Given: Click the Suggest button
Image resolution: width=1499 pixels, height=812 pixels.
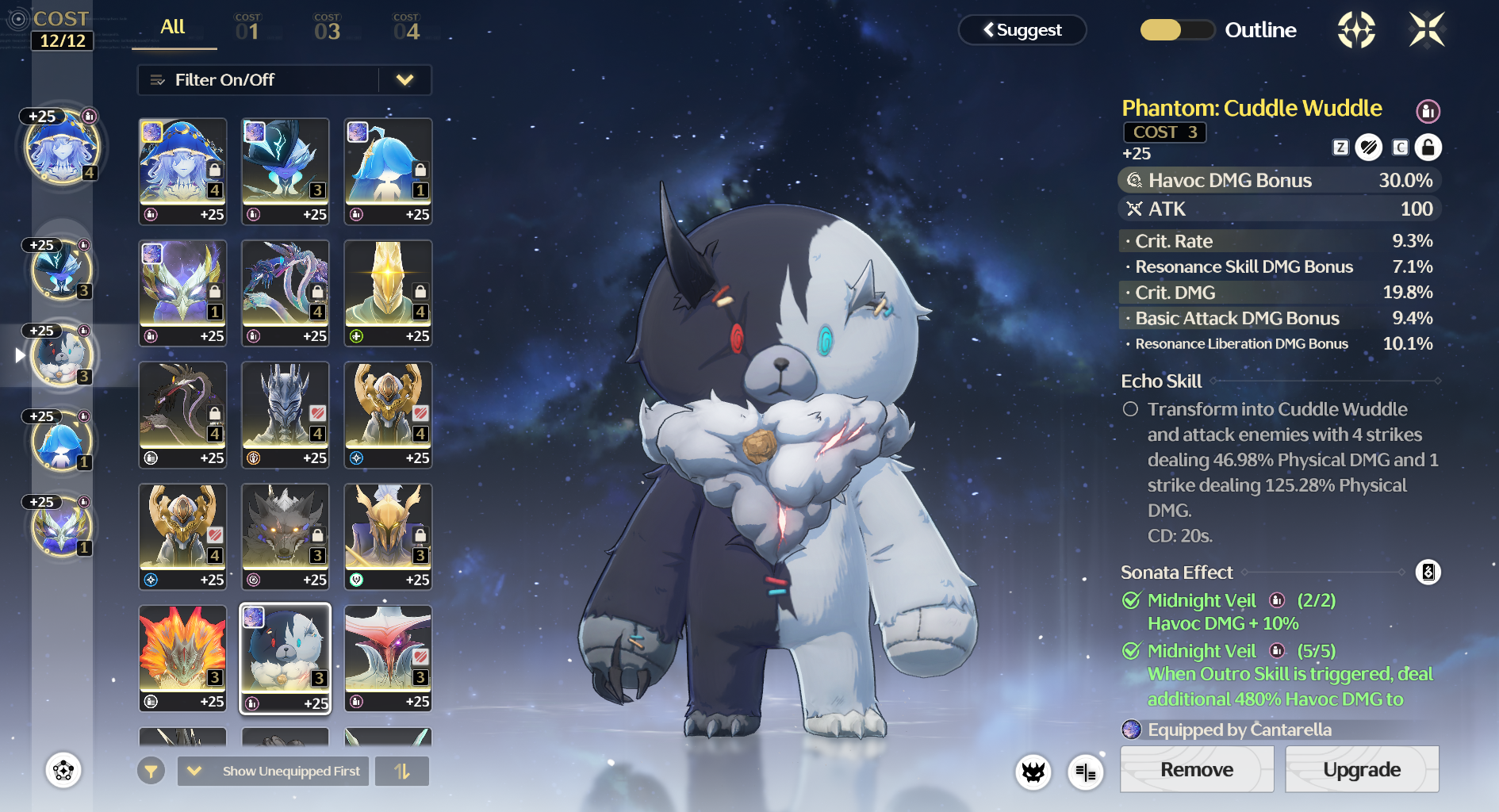Looking at the screenshot, I should click(1022, 30).
